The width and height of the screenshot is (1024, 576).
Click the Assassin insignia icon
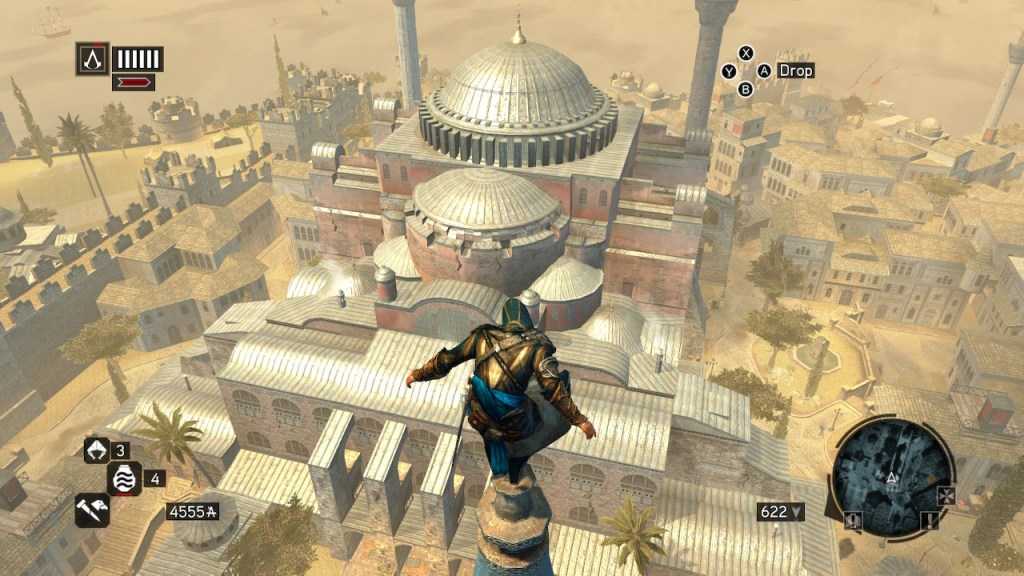92,58
